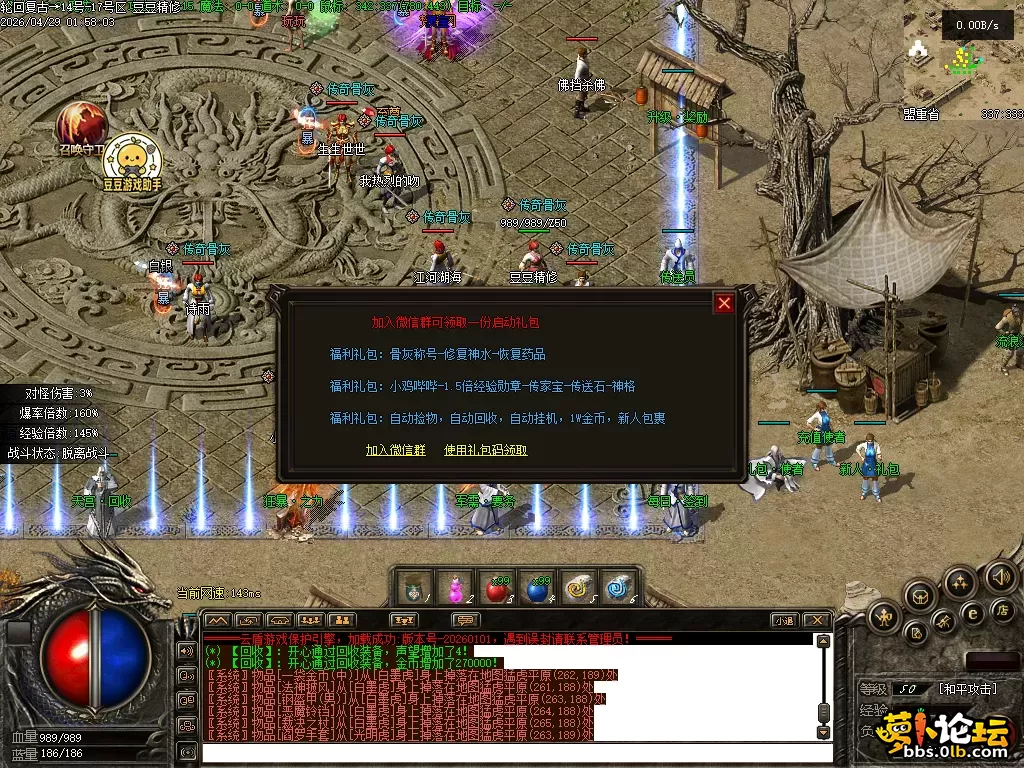Close the welcome gift pack dialog
Image resolution: width=1024 pixels, height=768 pixels.
click(x=725, y=303)
